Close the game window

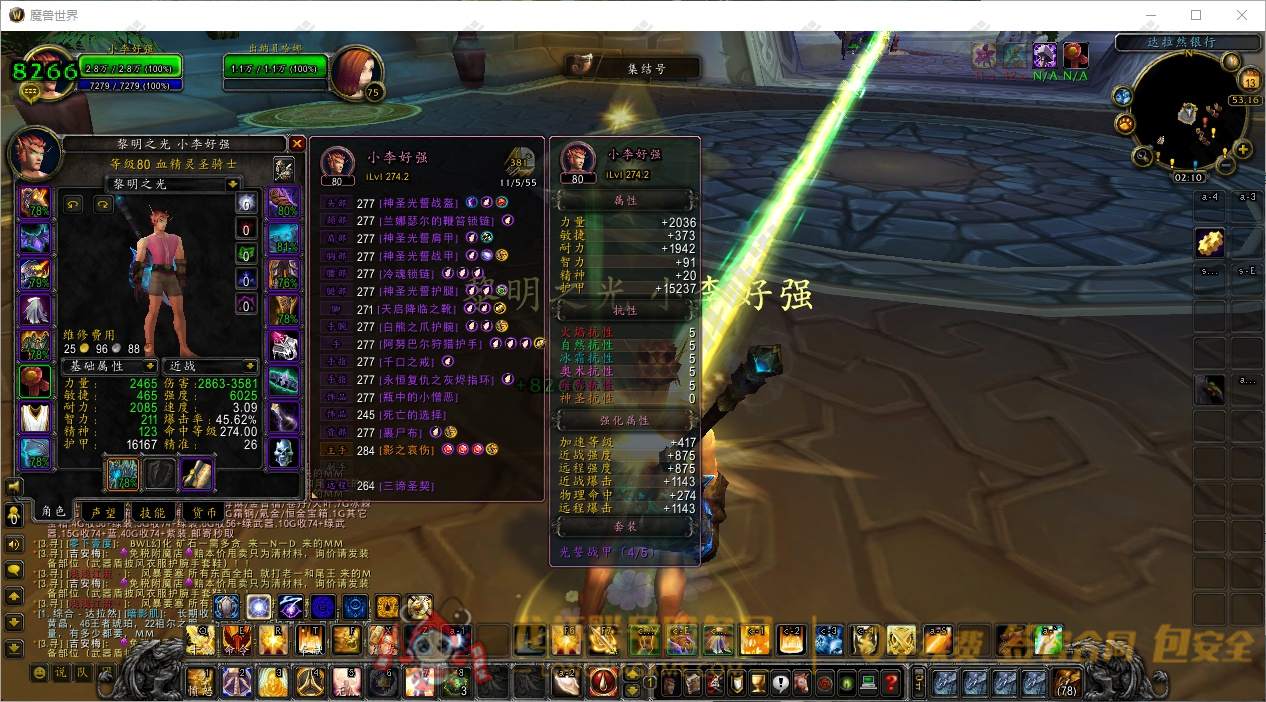[x=1242, y=15]
